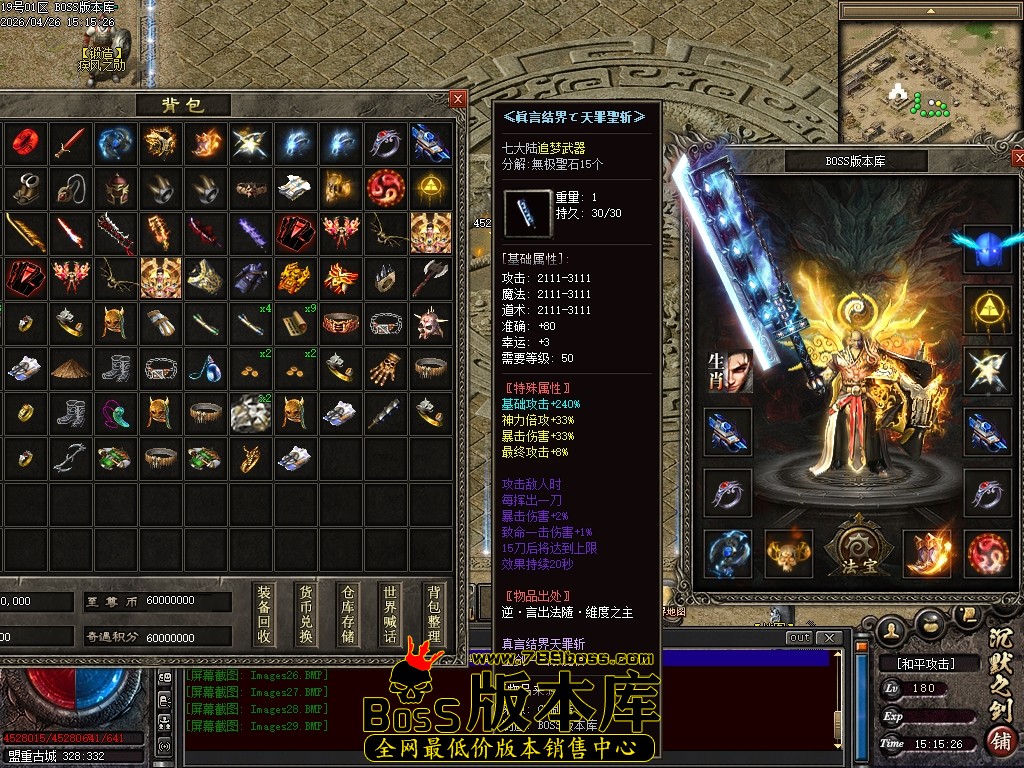The width and height of the screenshot is (1024, 768).
Task: Select the golden triangle necklace slot
Action: (987, 309)
